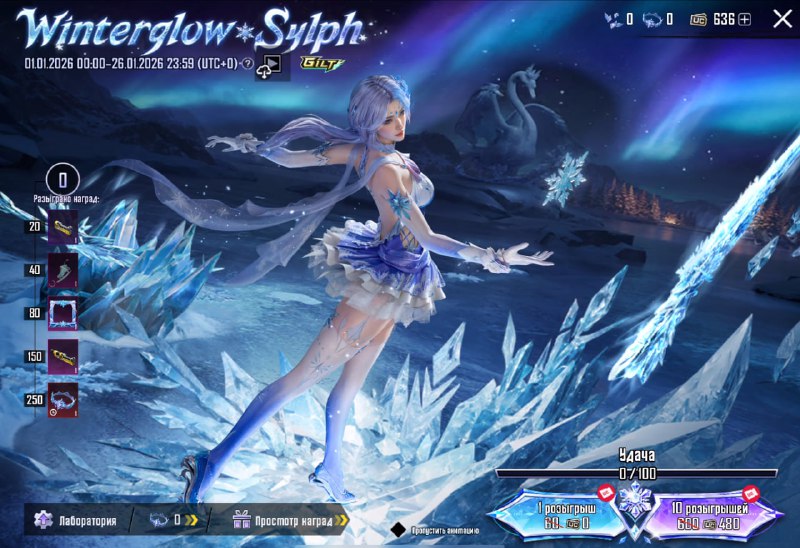Play the event preview video
The width and height of the screenshot is (800, 548).
[x=269, y=66]
